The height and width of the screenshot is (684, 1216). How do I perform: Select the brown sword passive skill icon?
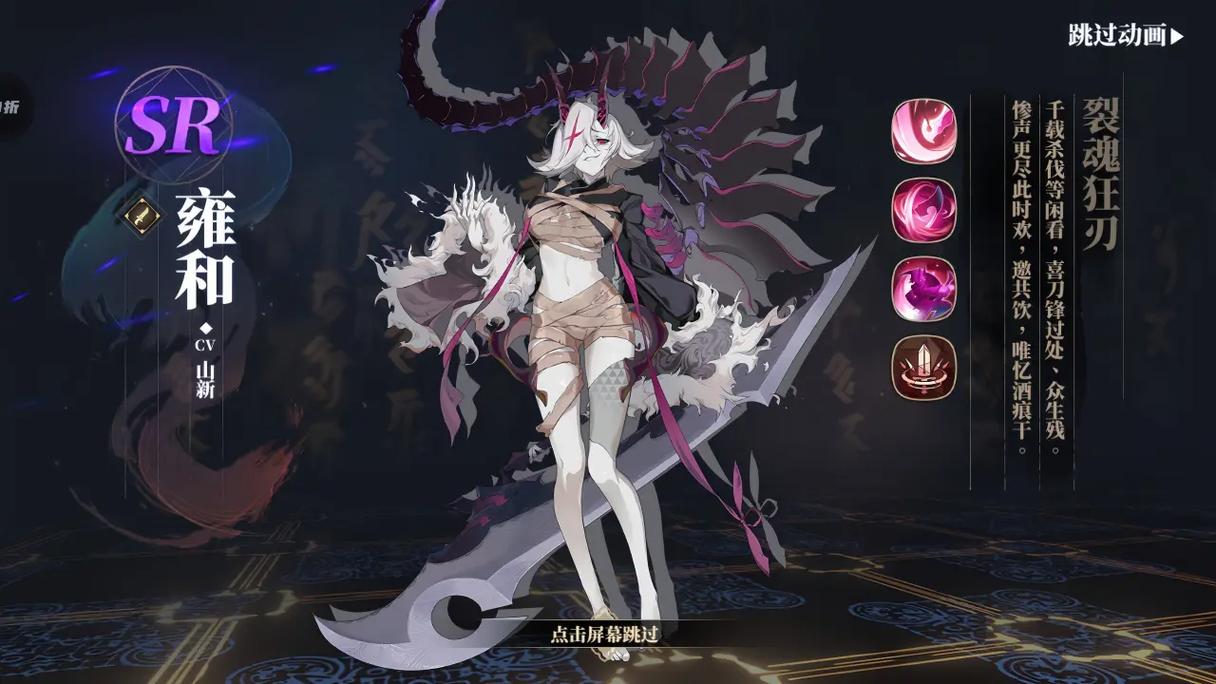(x=924, y=367)
